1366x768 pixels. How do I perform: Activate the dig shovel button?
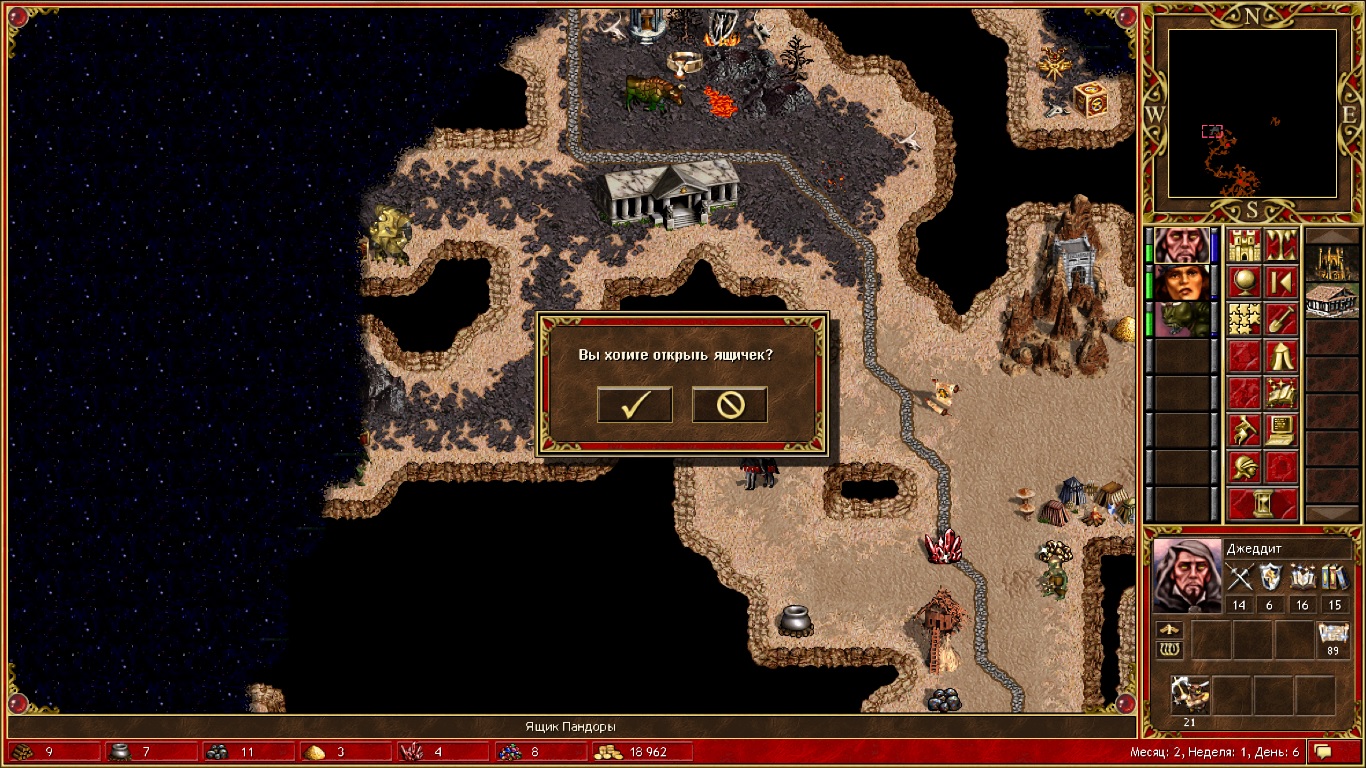pyautogui.click(x=1281, y=320)
